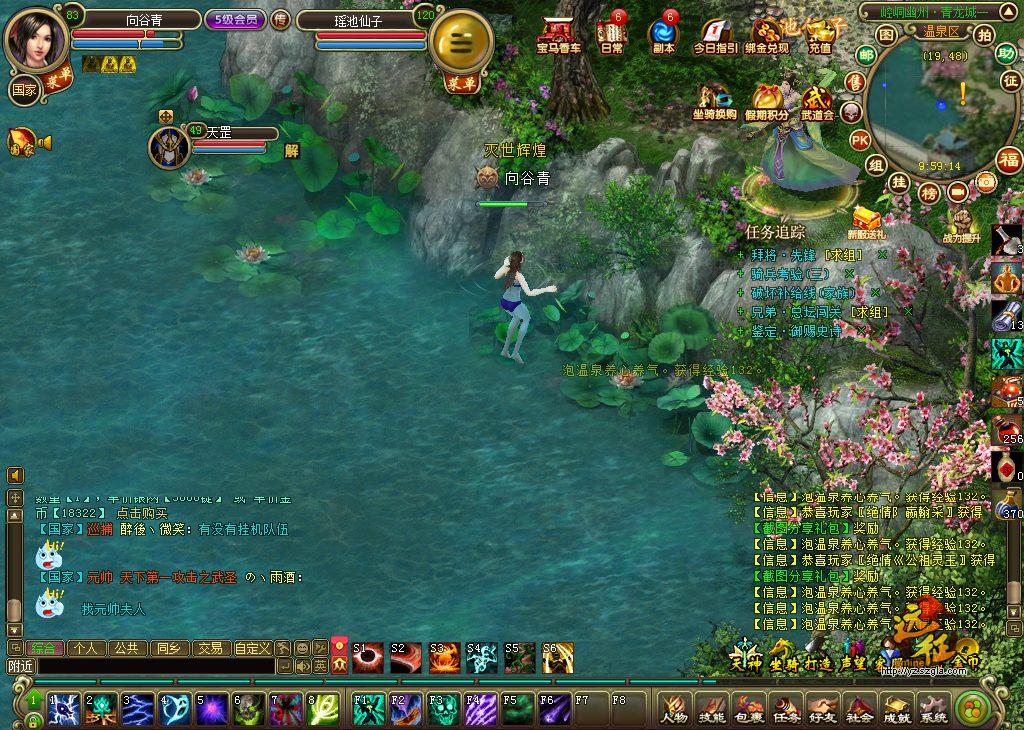This screenshot has height=730, width=1024.
Task: Toggle the PK mode button
Action: coord(859,140)
